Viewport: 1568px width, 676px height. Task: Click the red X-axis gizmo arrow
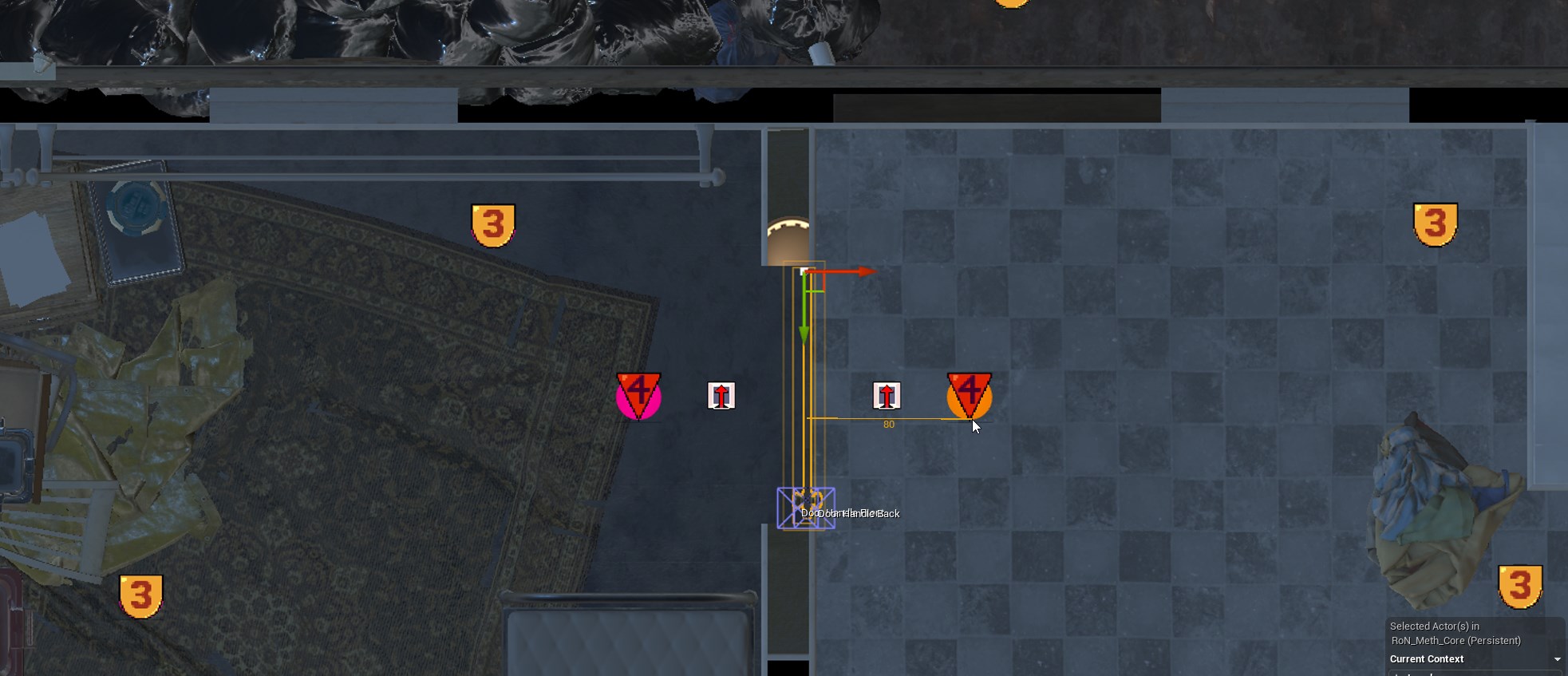click(846, 271)
